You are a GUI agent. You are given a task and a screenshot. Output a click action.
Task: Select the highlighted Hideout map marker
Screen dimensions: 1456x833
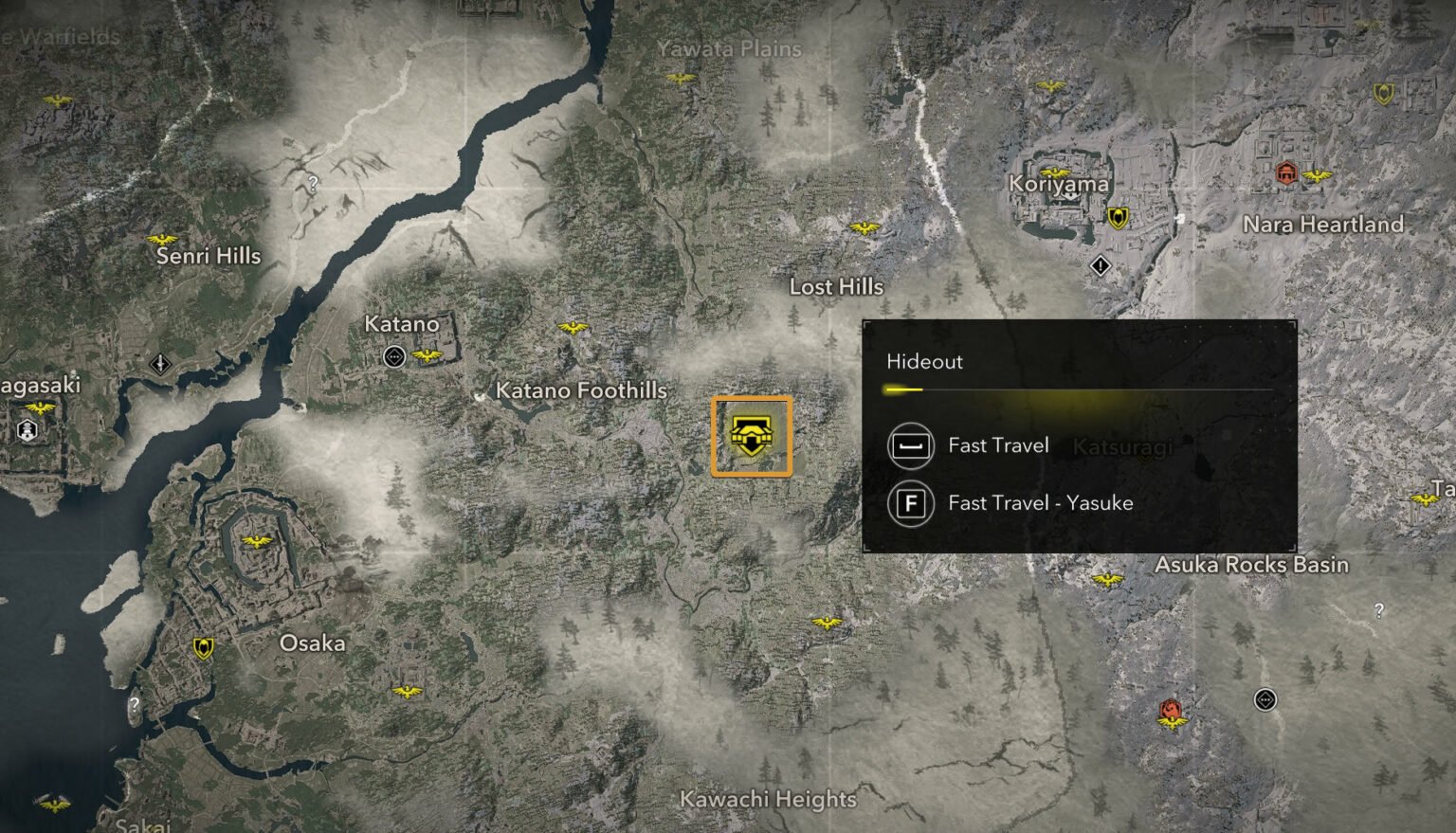tap(751, 436)
